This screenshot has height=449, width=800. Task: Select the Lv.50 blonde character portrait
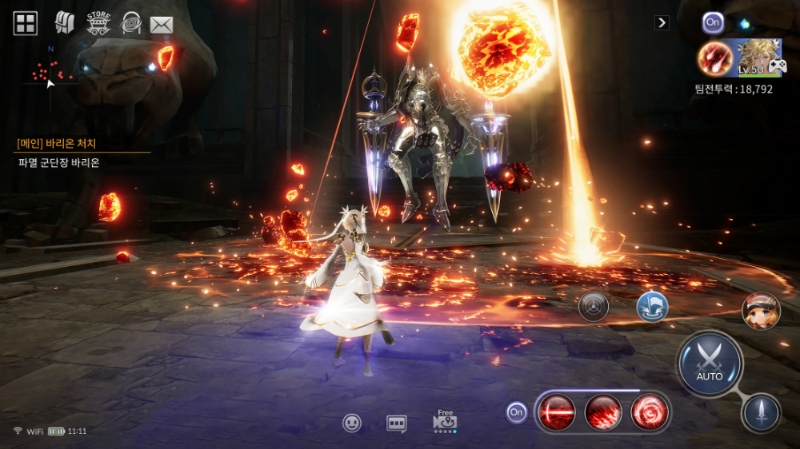point(758,57)
